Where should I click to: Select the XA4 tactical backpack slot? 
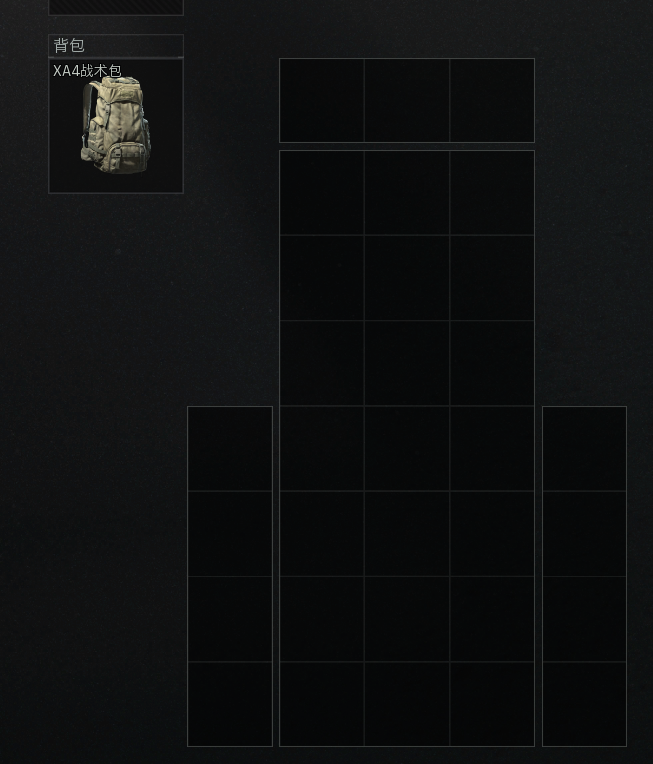116,125
